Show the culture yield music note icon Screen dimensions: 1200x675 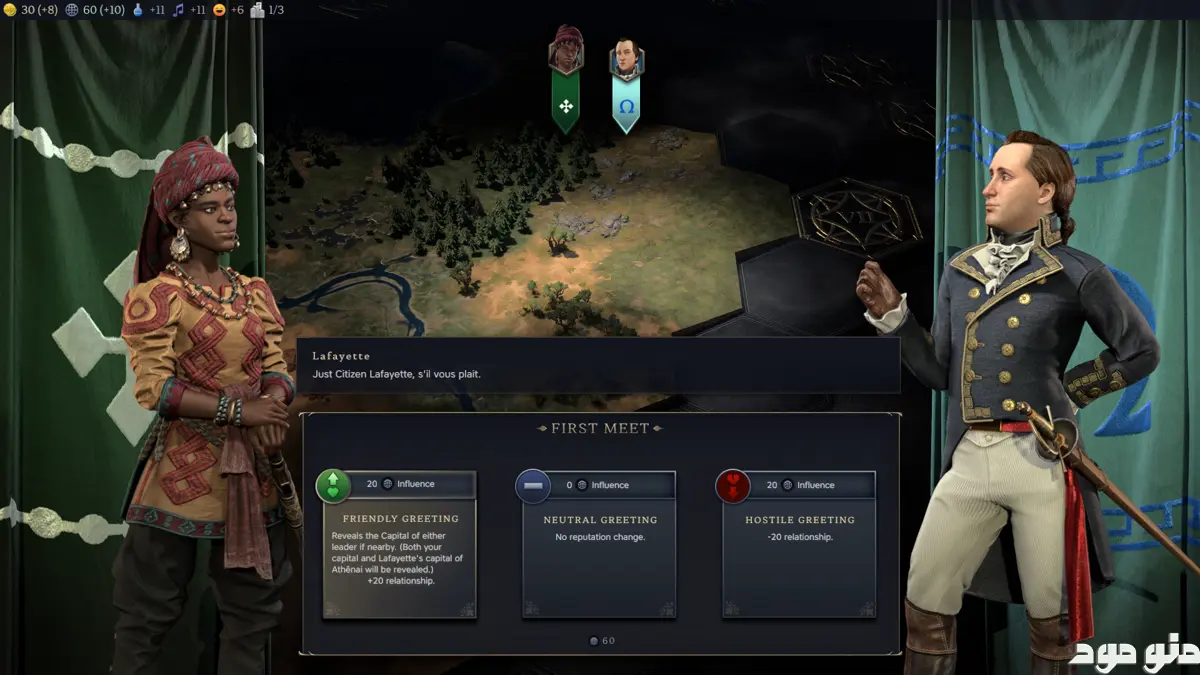[x=179, y=10]
